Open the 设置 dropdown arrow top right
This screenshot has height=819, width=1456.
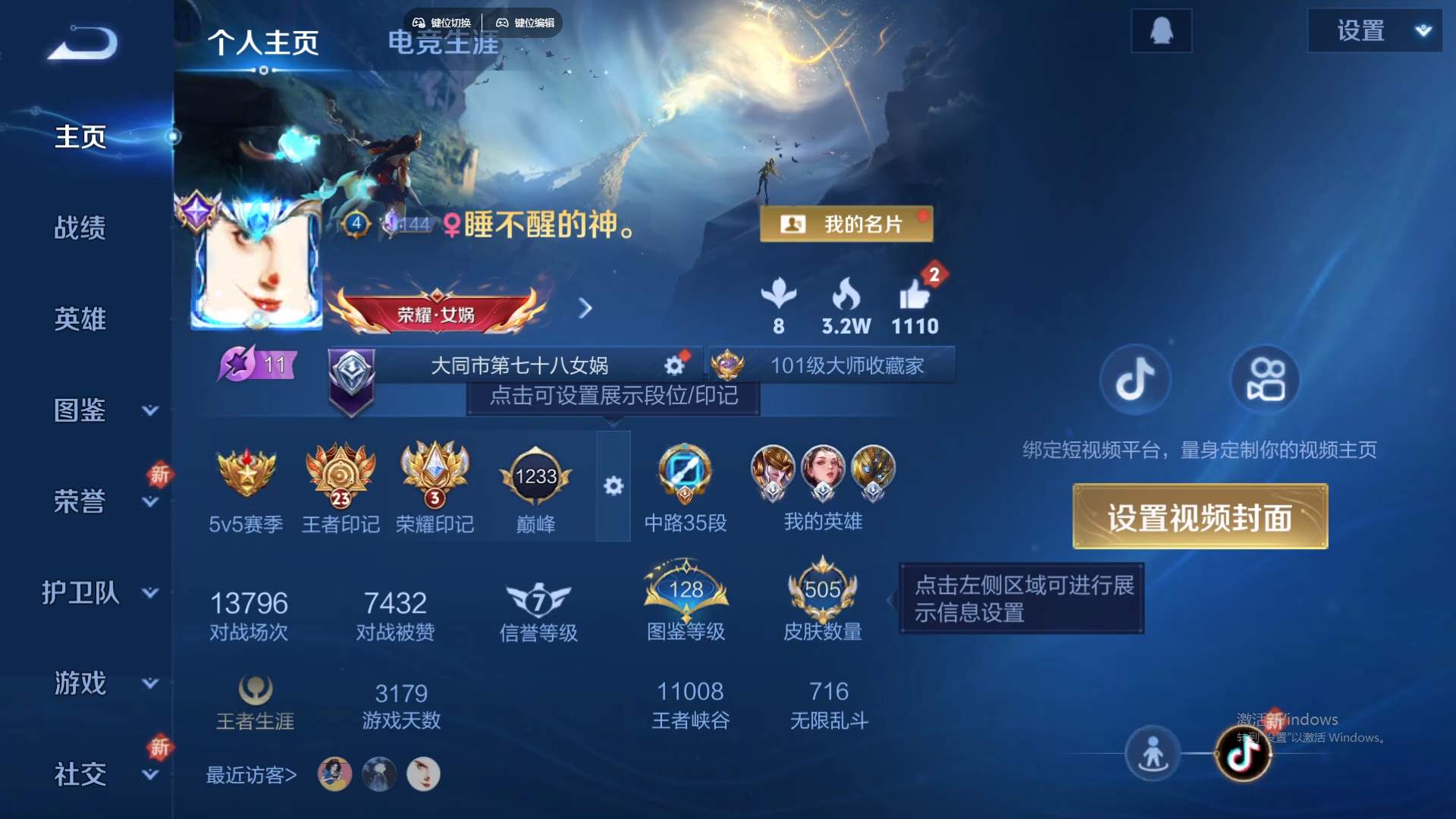click(1424, 30)
